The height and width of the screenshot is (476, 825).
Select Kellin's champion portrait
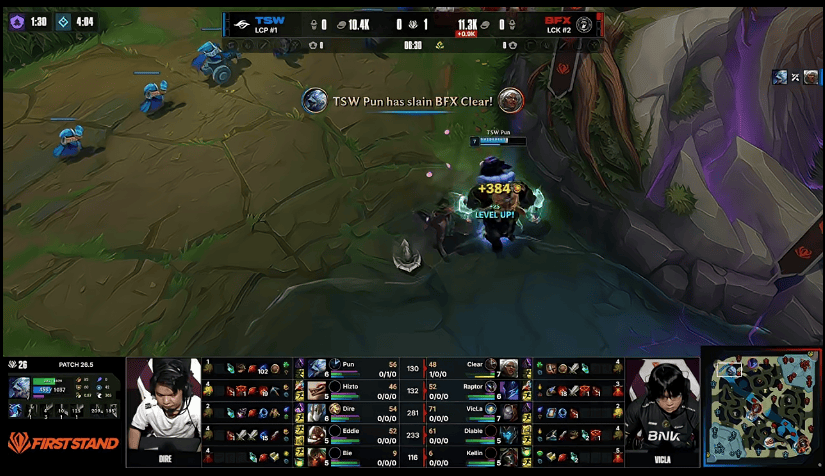(x=509, y=455)
